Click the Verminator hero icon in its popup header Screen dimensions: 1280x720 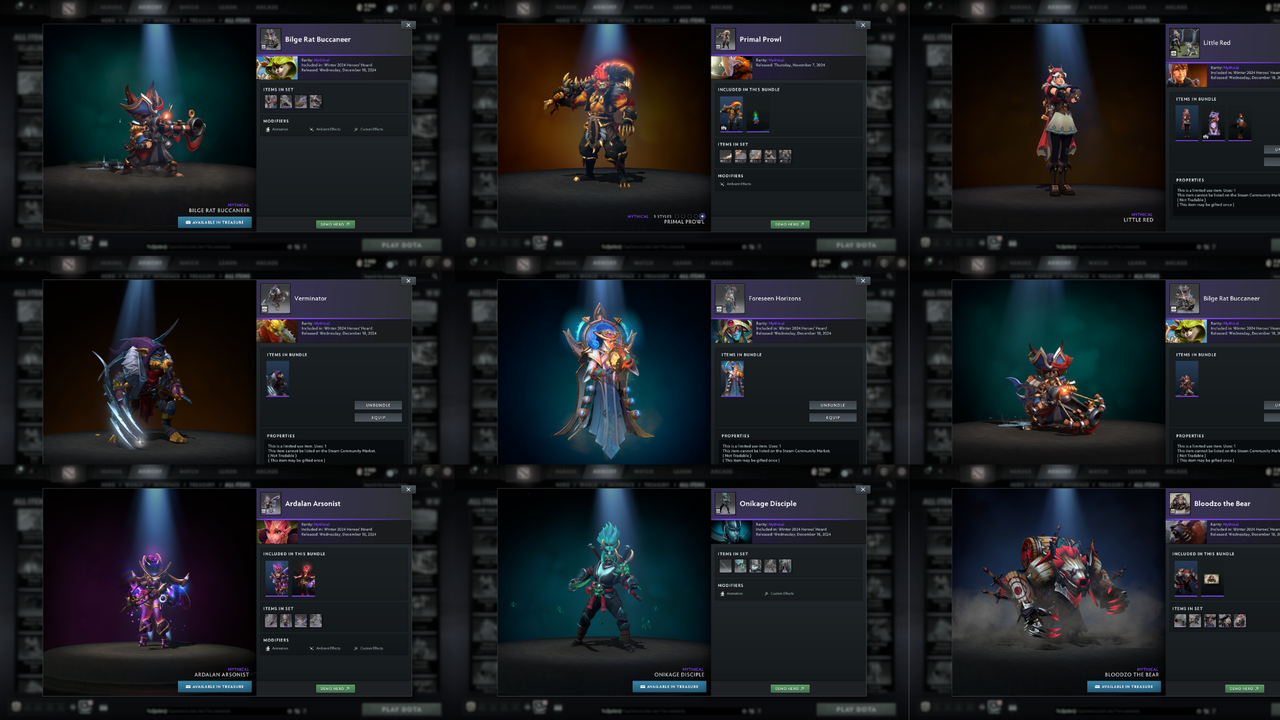tap(276, 298)
